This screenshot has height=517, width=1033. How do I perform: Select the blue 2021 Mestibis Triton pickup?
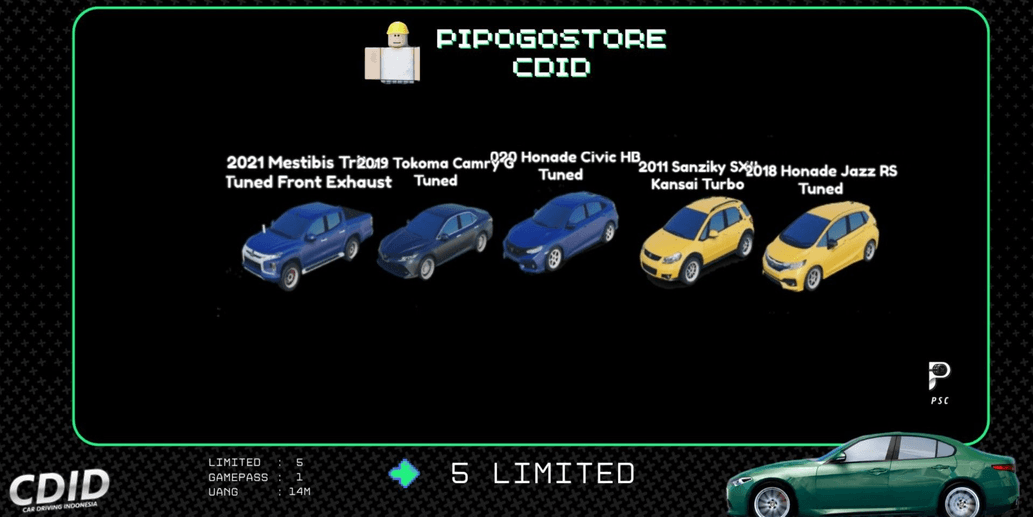pos(308,243)
